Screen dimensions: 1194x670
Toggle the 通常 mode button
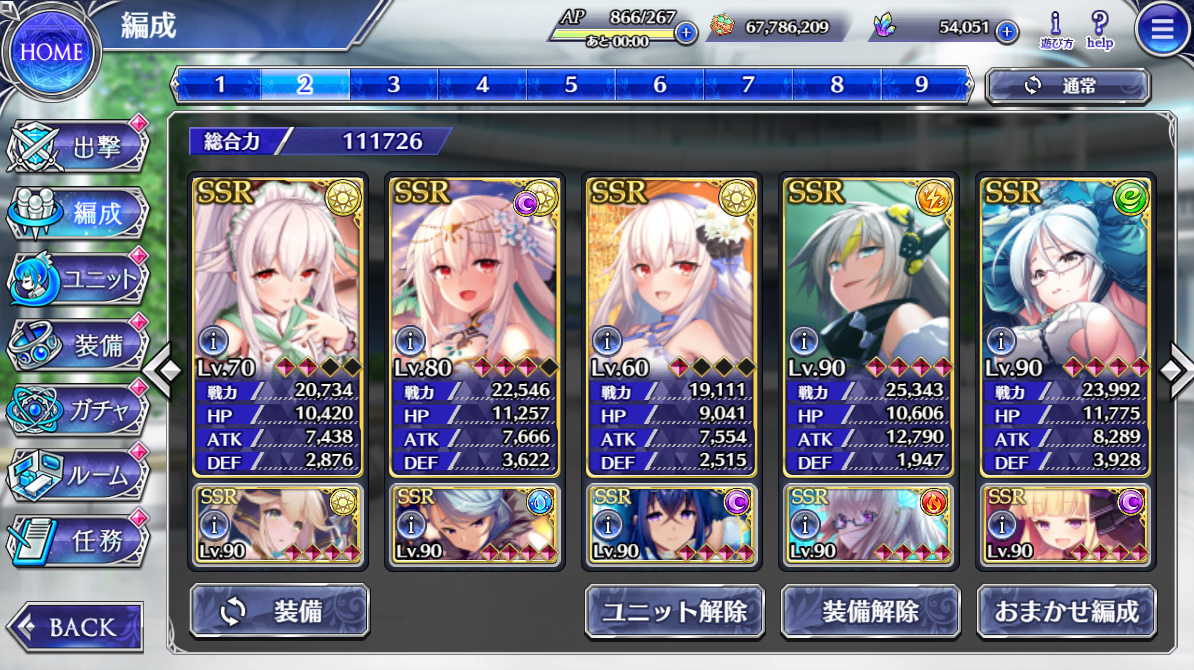pos(1067,86)
